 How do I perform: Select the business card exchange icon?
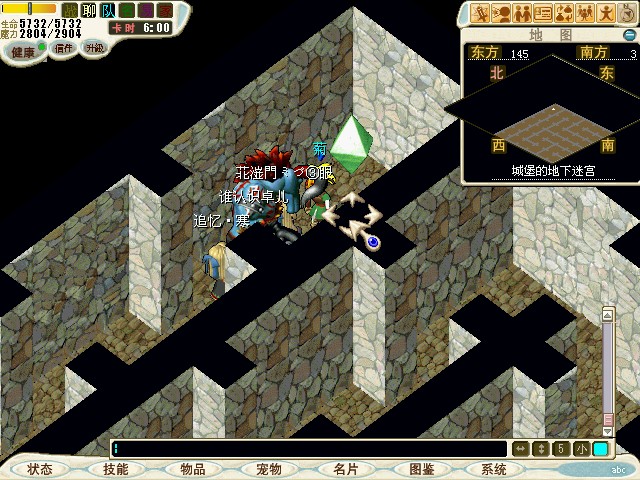pos(544,12)
